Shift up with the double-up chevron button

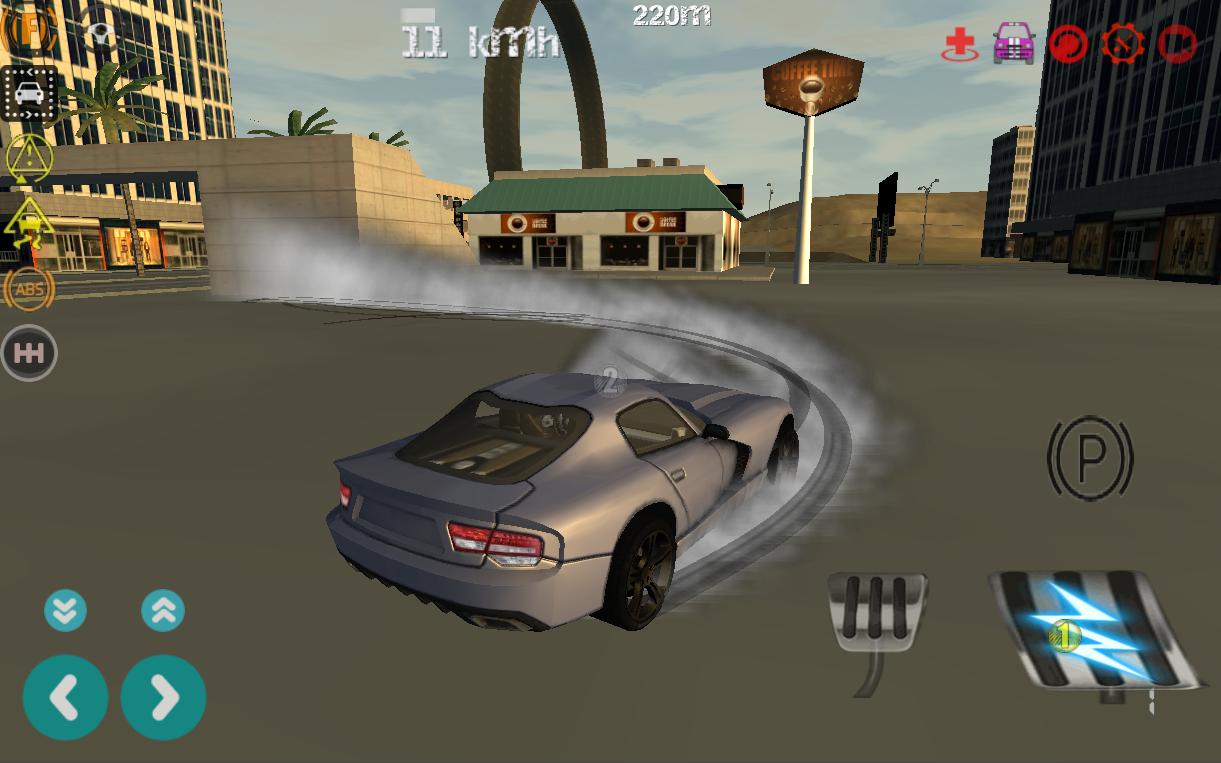(x=163, y=610)
